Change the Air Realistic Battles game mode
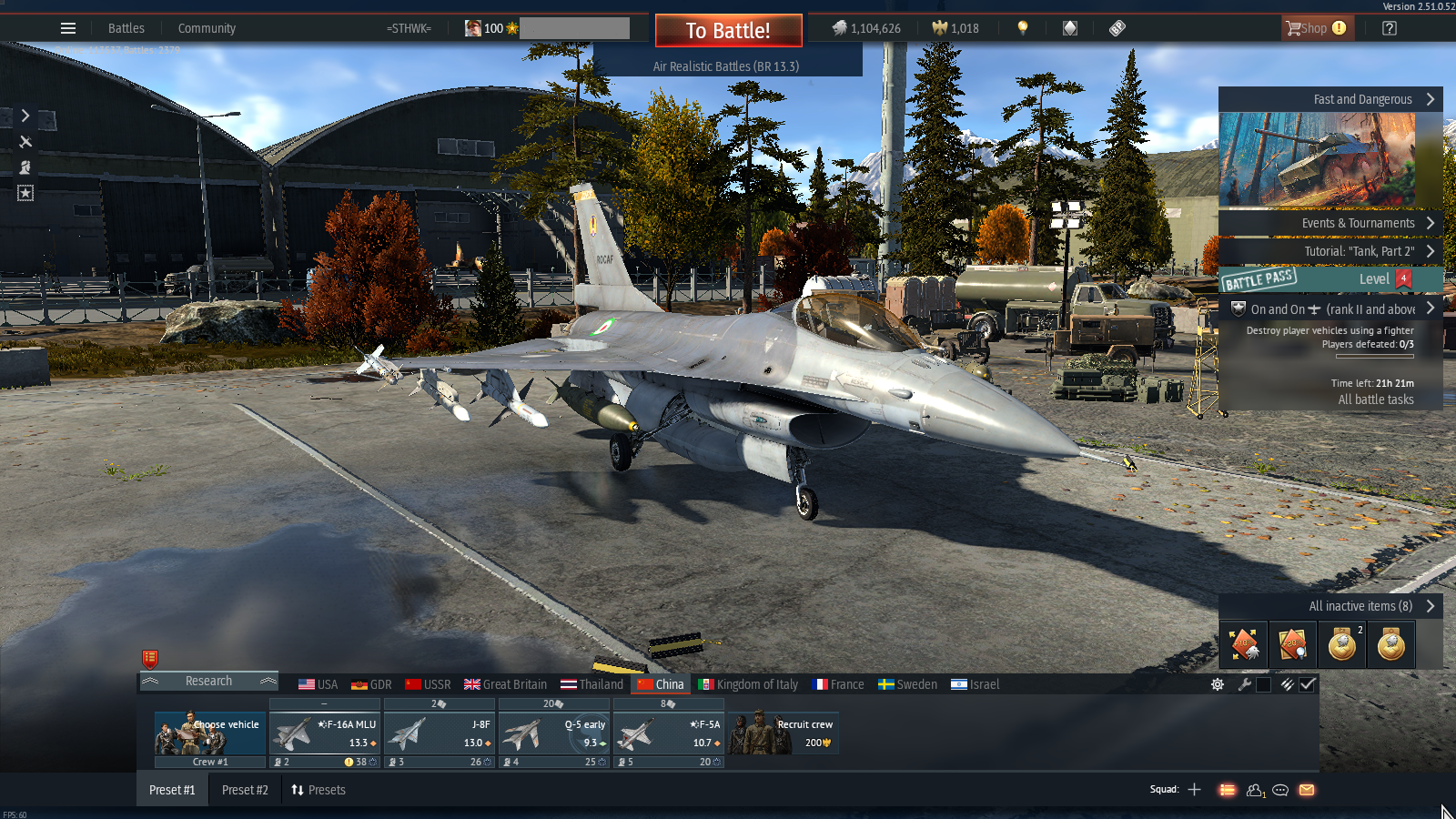Screen dimensions: 1456x819 (x=726, y=66)
